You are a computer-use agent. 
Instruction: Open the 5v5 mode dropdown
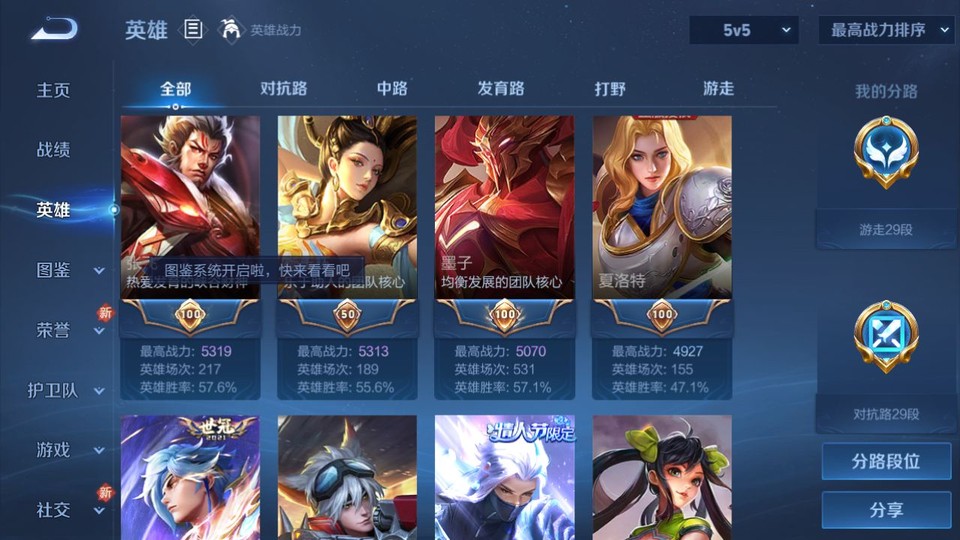[x=743, y=30]
